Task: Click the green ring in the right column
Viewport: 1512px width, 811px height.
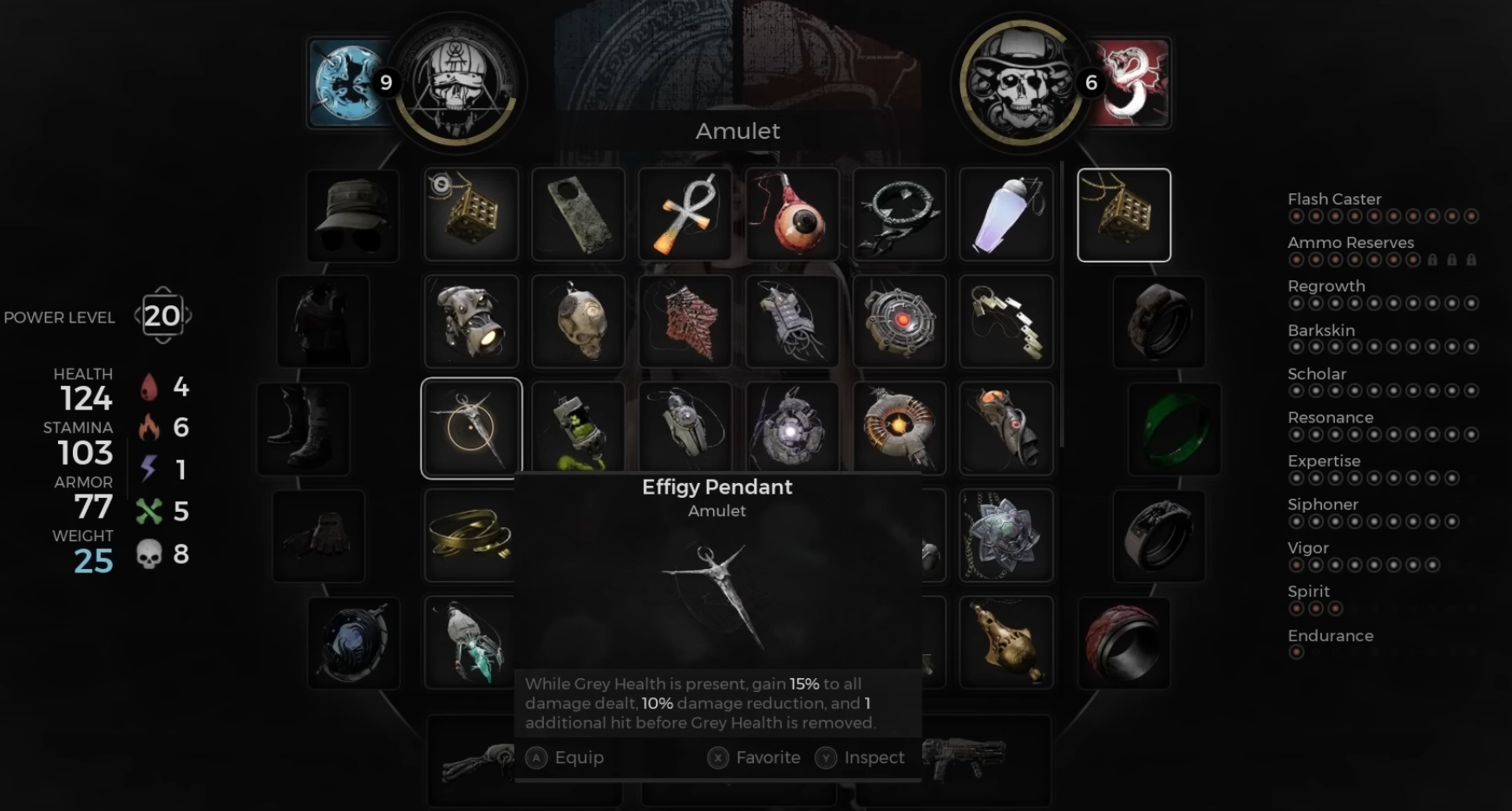Action: coord(1173,428)
